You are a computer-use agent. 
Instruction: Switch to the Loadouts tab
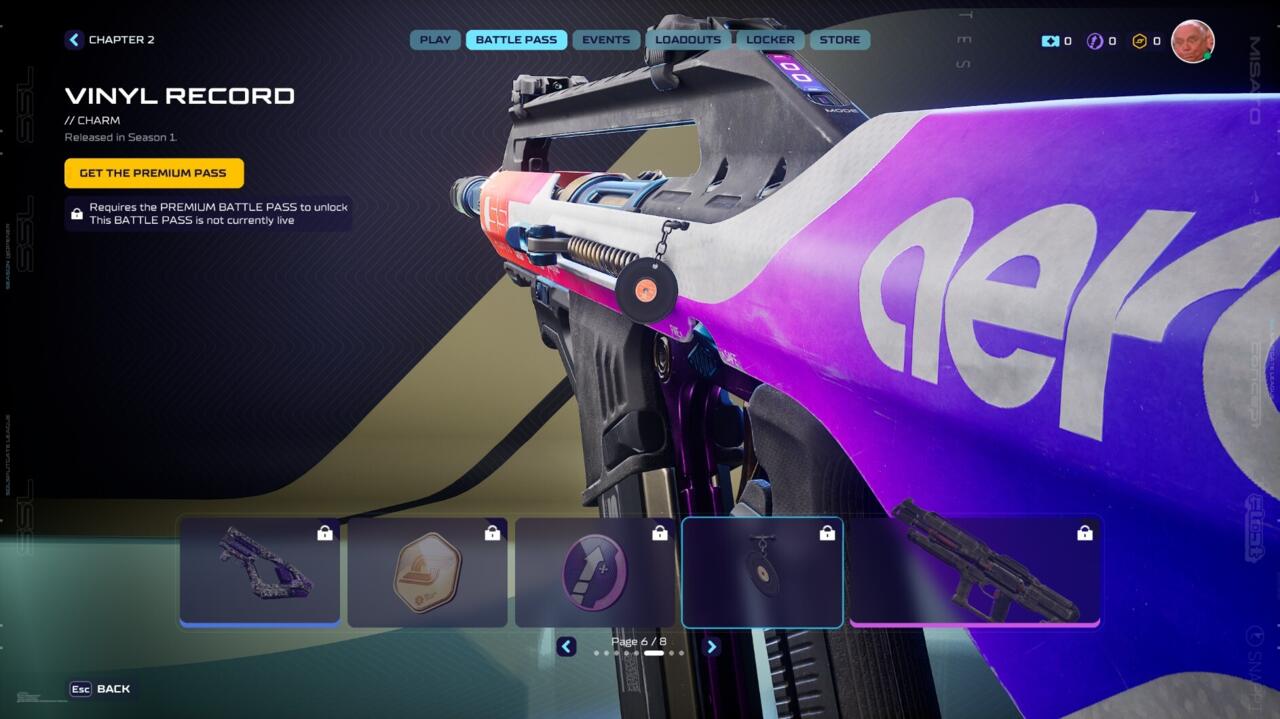688,40
